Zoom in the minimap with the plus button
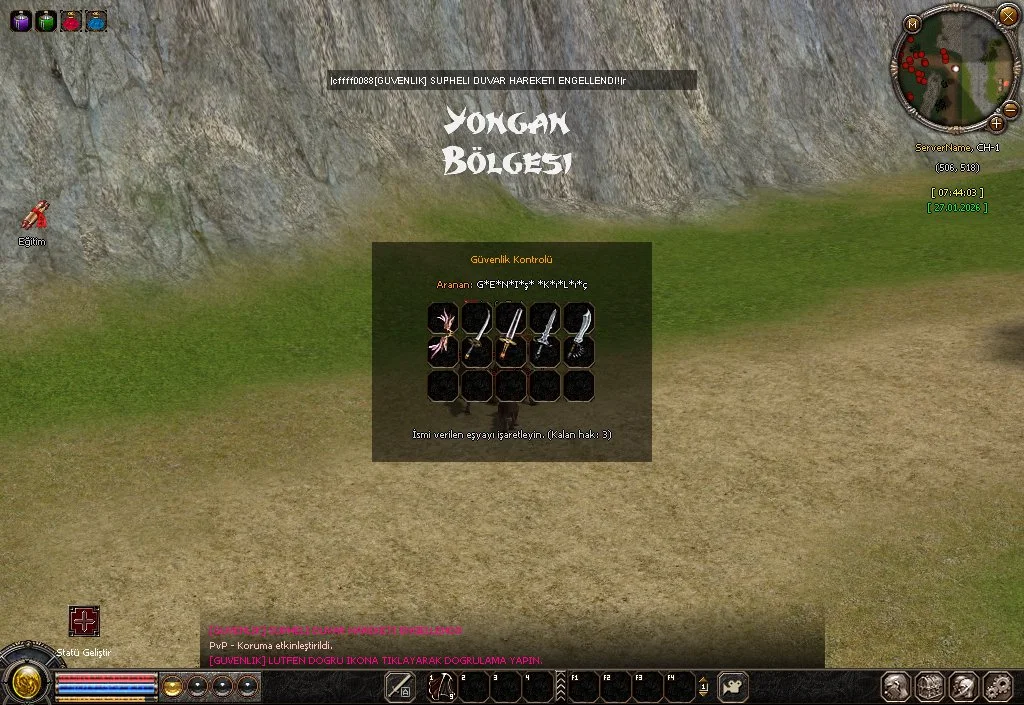Image resolution: width=1024 pixels, height=705 pixels. pos(996,123)
